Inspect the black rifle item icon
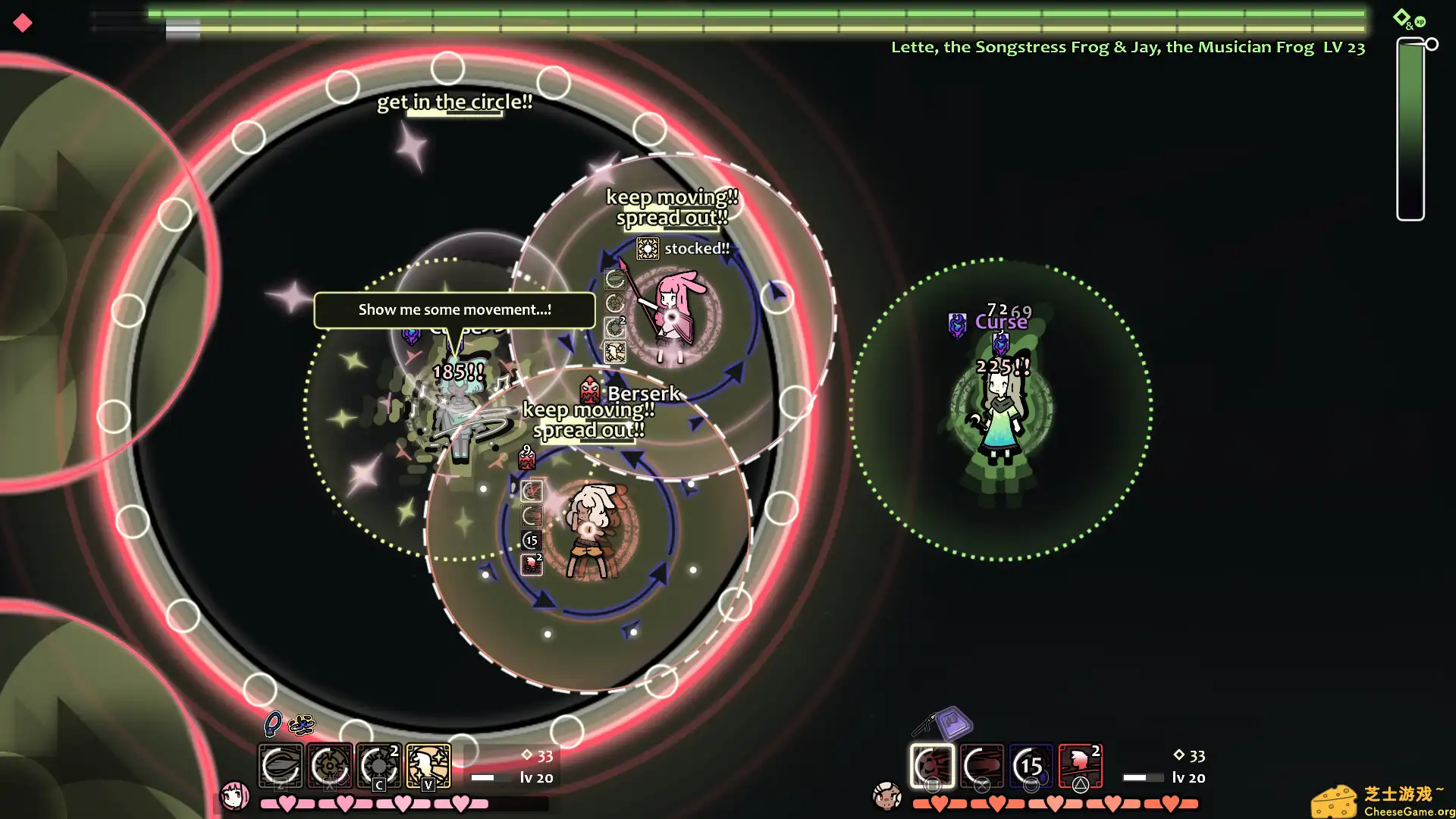 (x=923, y=725)
